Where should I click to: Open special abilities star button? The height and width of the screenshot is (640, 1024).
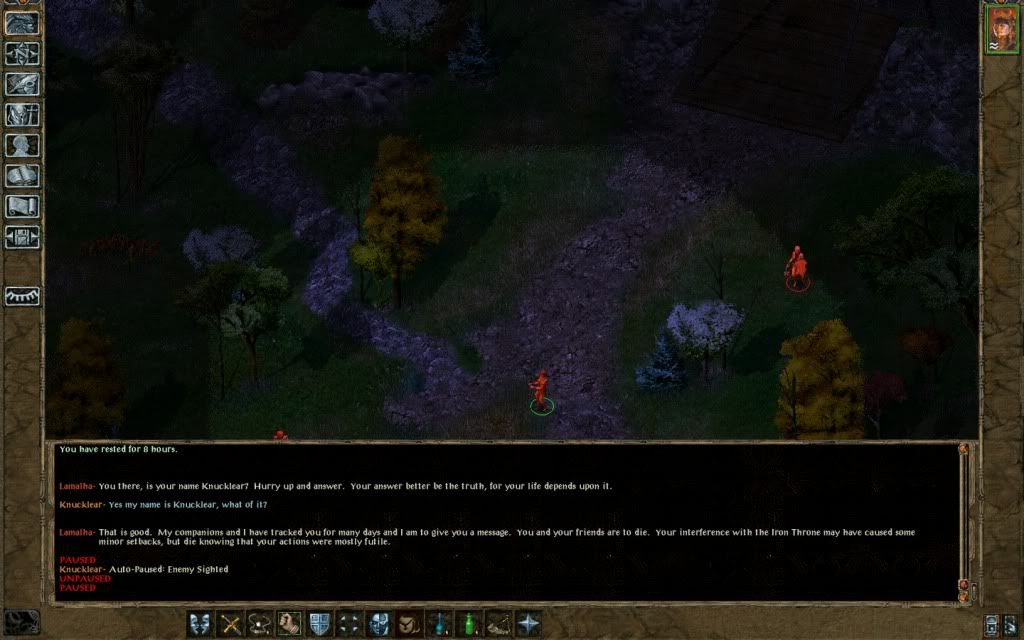pos(527,622)
